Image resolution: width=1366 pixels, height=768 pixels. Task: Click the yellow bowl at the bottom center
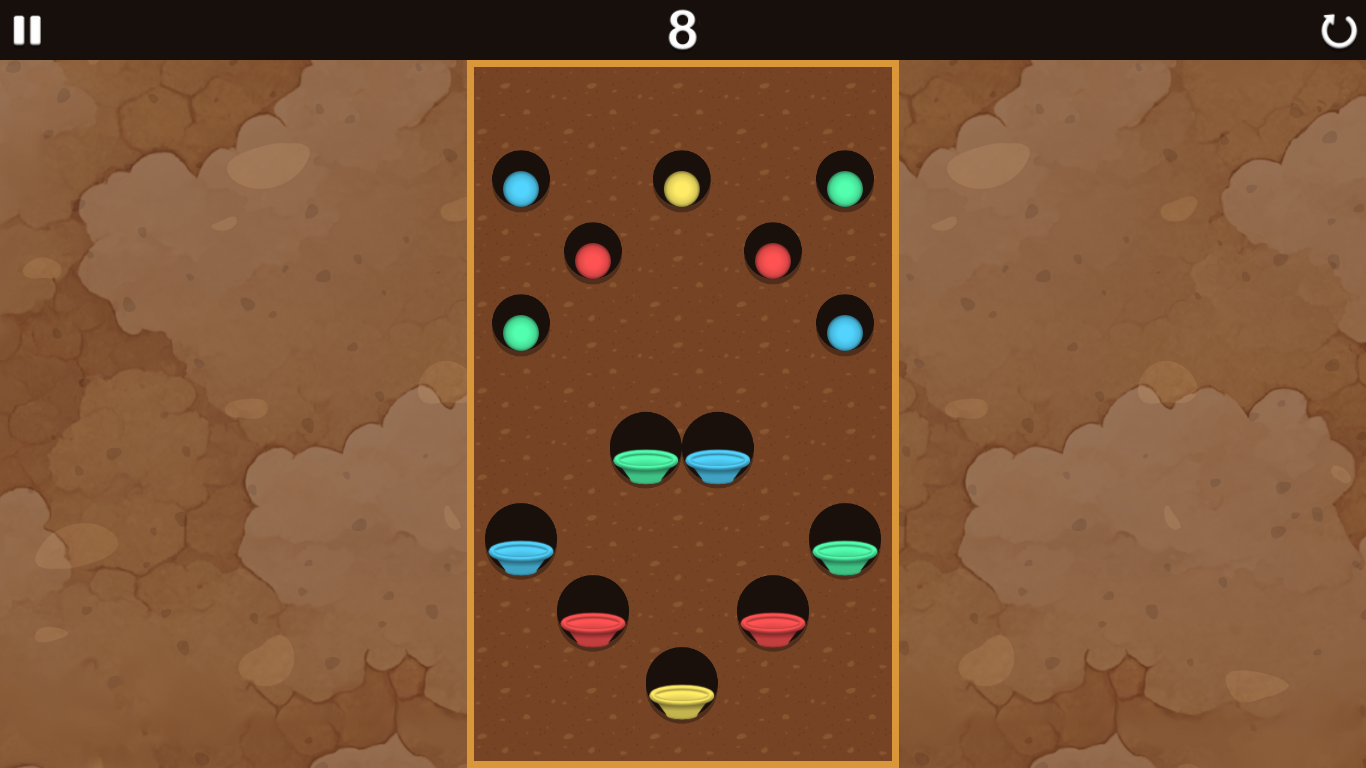[x=681, y=699]
